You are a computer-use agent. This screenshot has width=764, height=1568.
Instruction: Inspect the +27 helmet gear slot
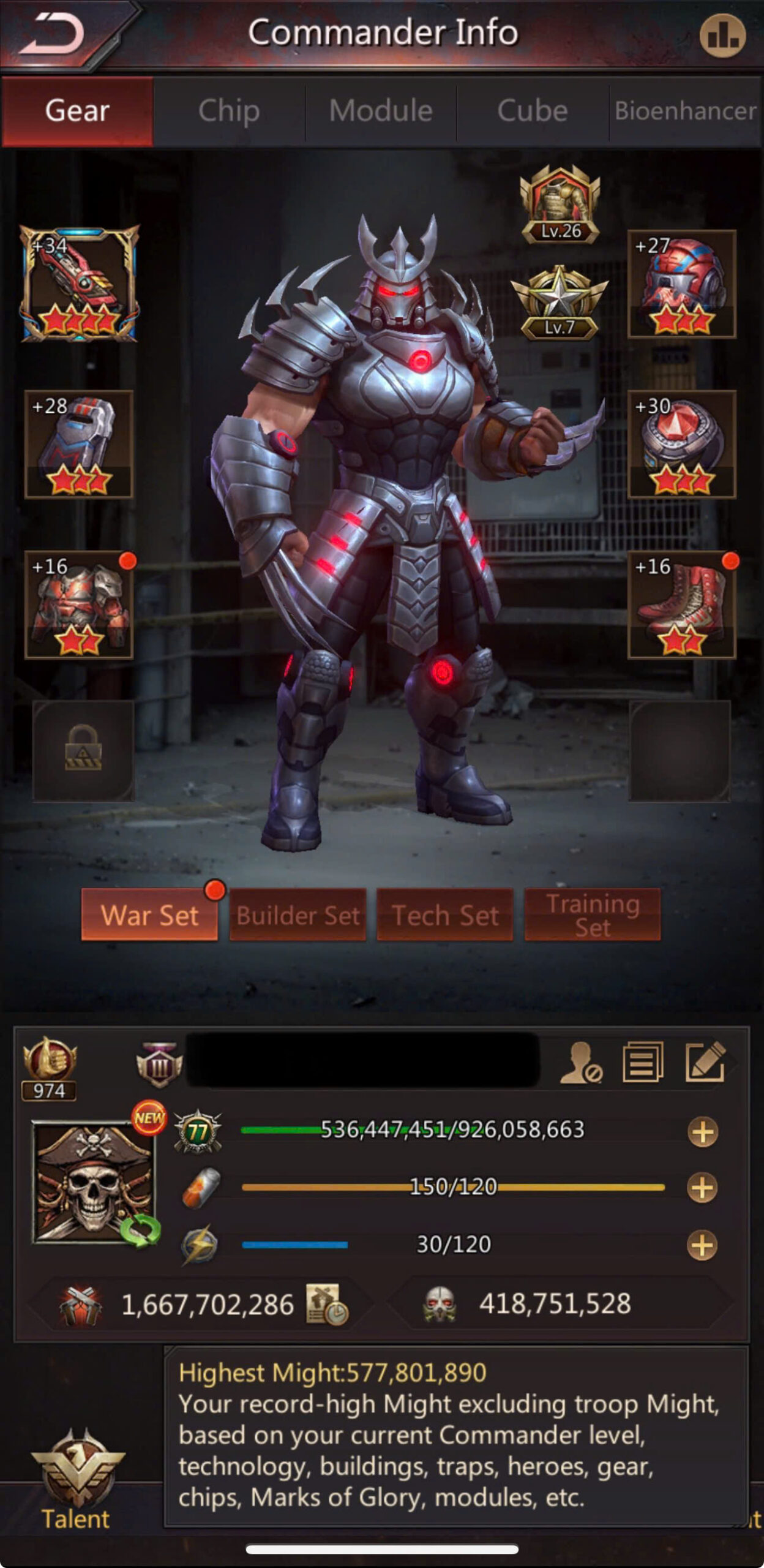pos(681,284)
